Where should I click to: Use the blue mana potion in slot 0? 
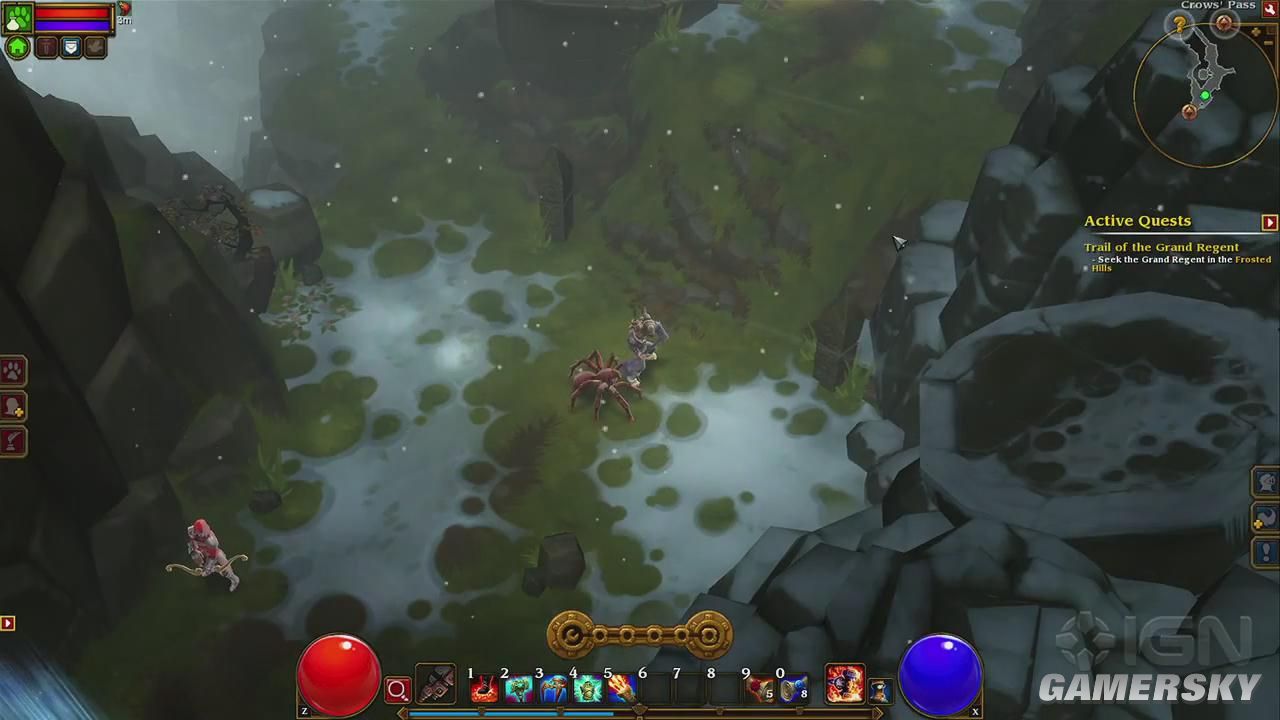[x=795, y=688]
